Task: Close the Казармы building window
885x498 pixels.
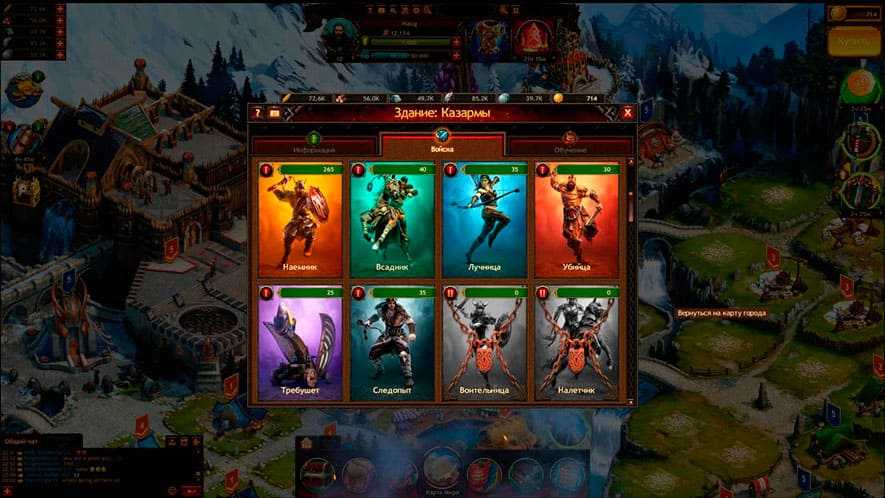Action: [x=627, y=114]
